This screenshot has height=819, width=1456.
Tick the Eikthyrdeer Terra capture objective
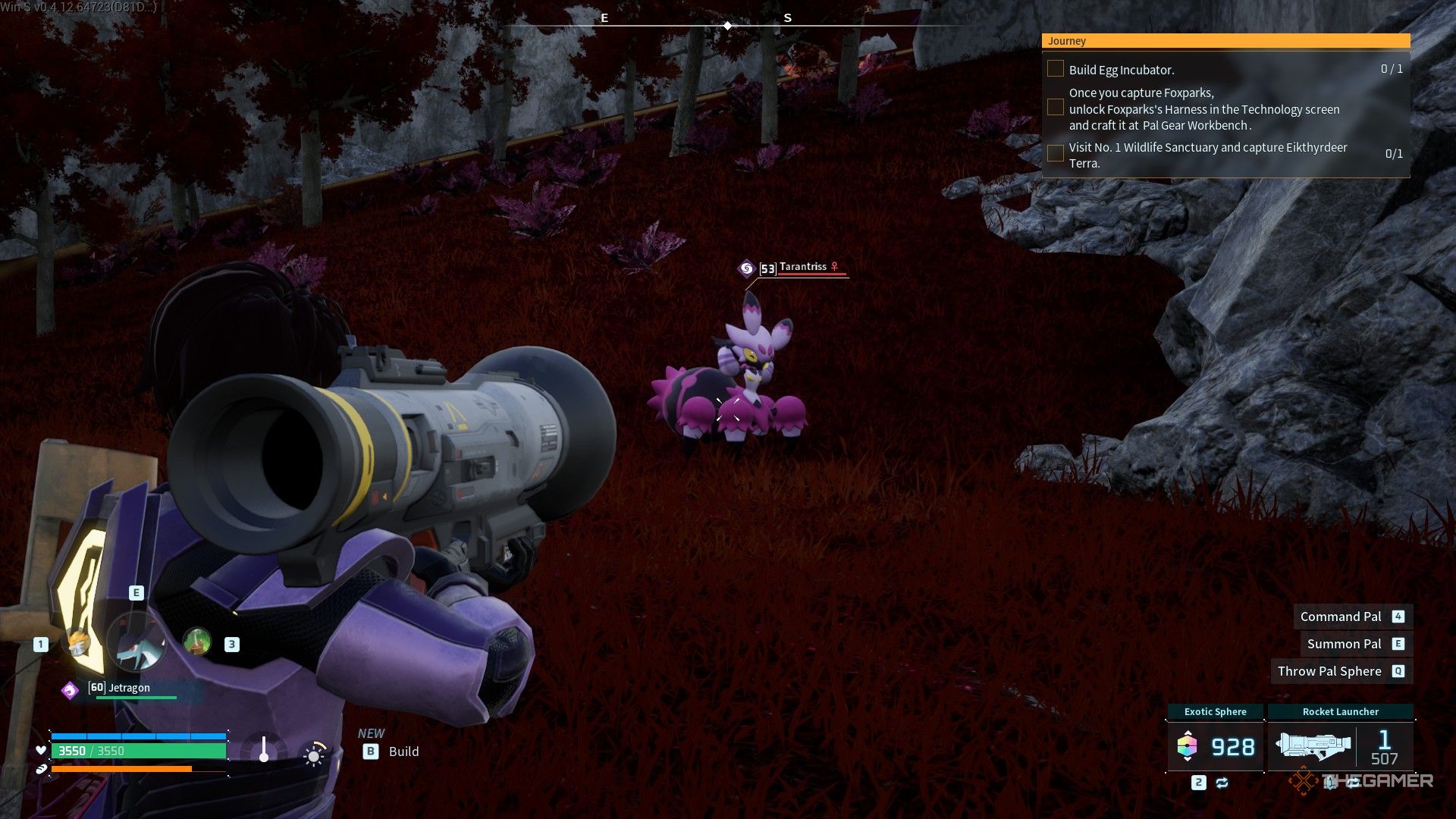point(1055,154)
